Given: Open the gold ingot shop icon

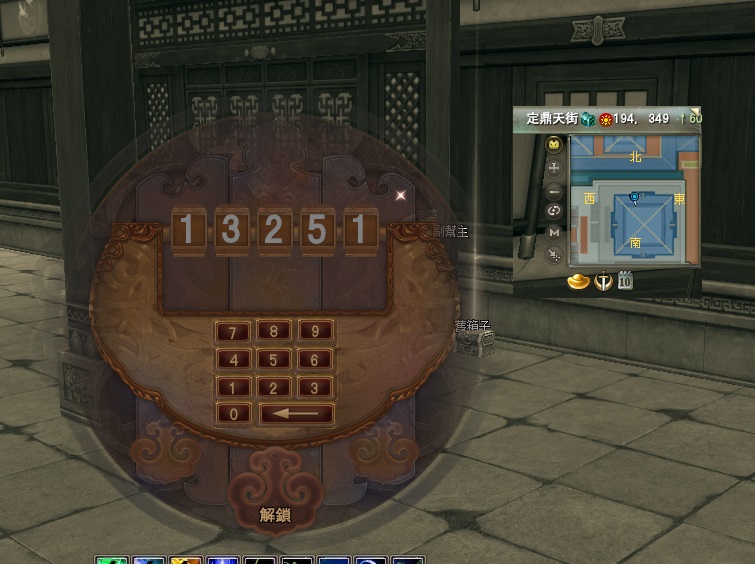Looking at the screenshot, I should 577,281.
